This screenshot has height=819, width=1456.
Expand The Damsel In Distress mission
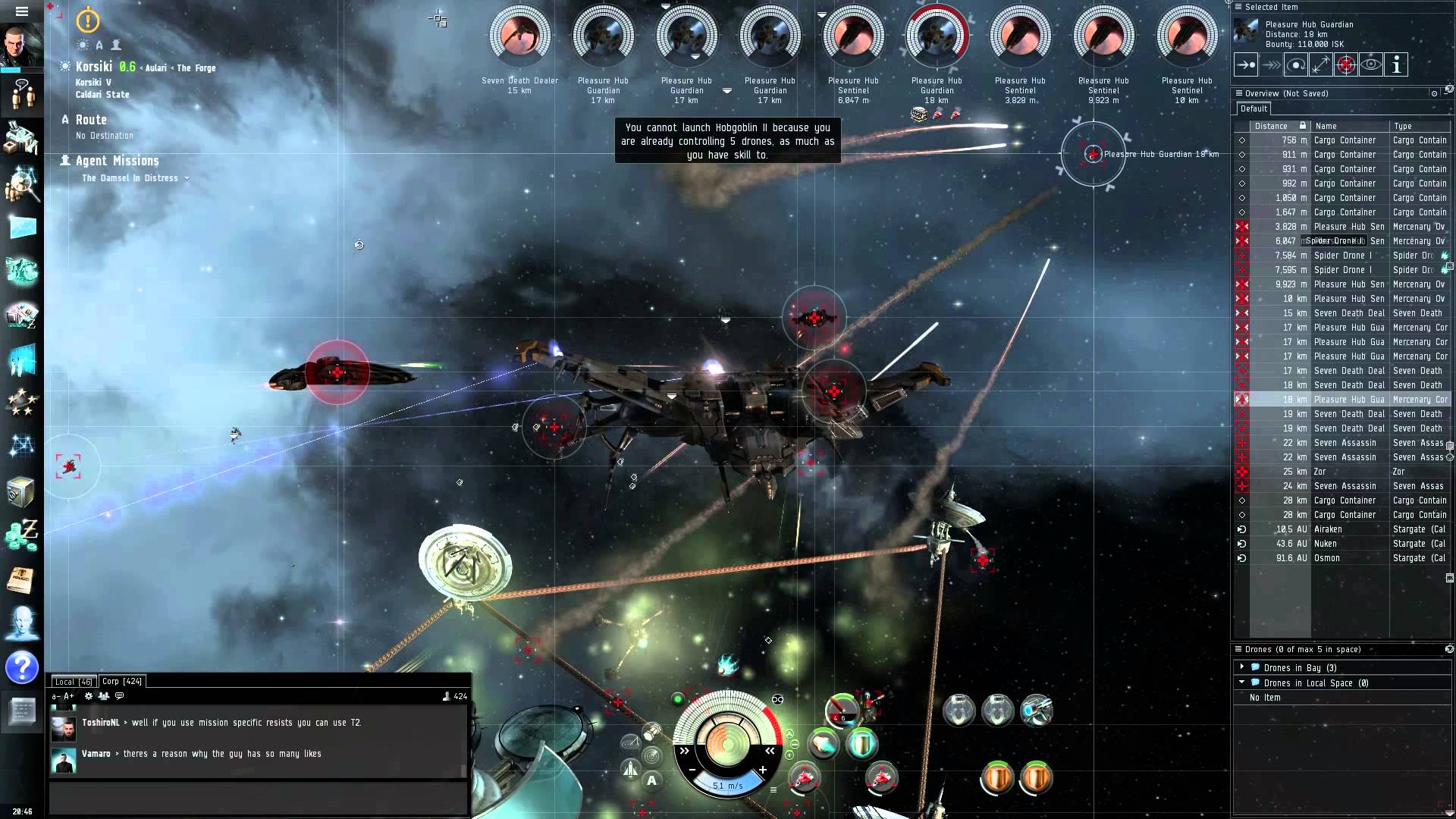click(187, 178)
